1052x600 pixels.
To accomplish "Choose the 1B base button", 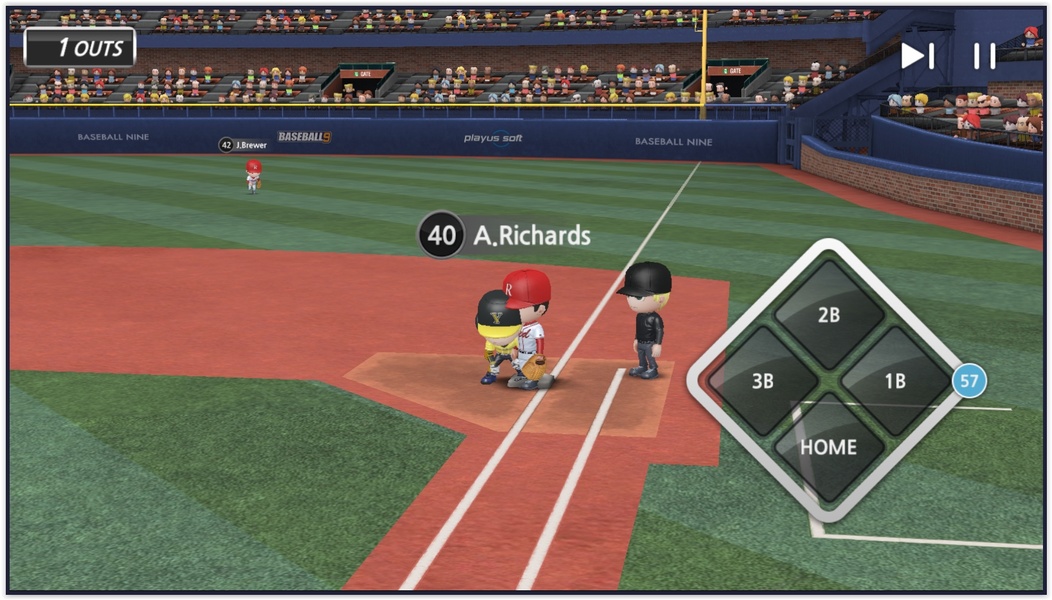I will [x=895, y=381].
